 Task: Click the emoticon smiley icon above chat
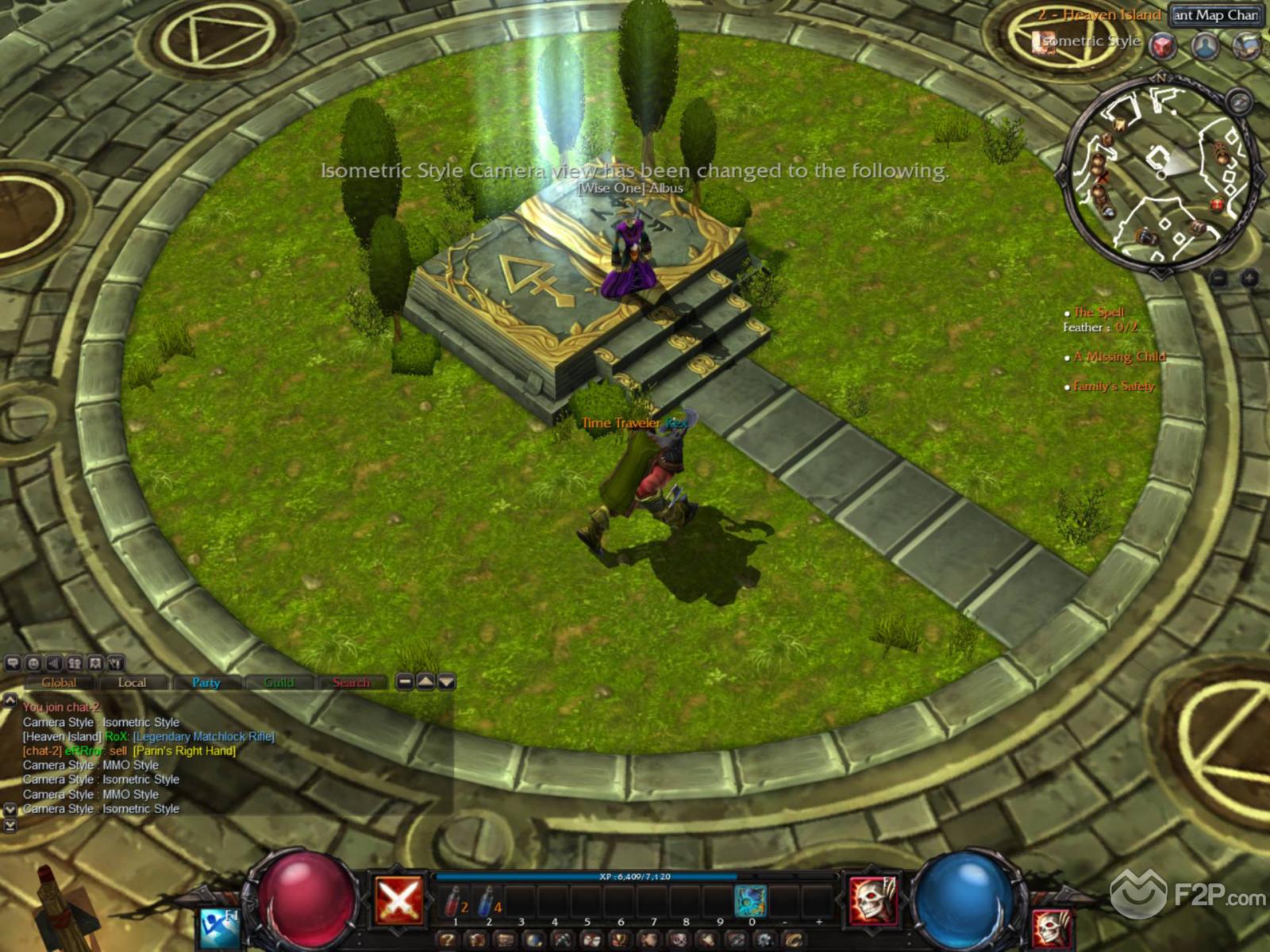click(33, 663)
